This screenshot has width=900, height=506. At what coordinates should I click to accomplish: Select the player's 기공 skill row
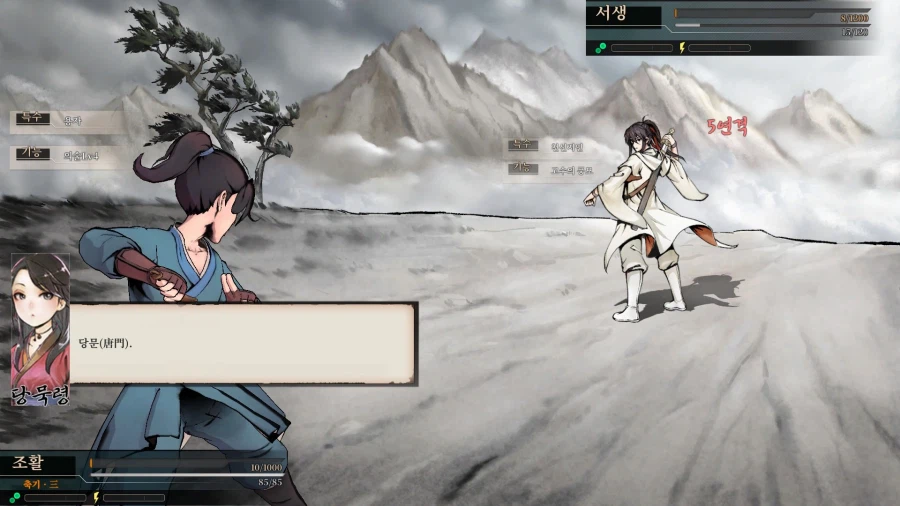[68, 155]
